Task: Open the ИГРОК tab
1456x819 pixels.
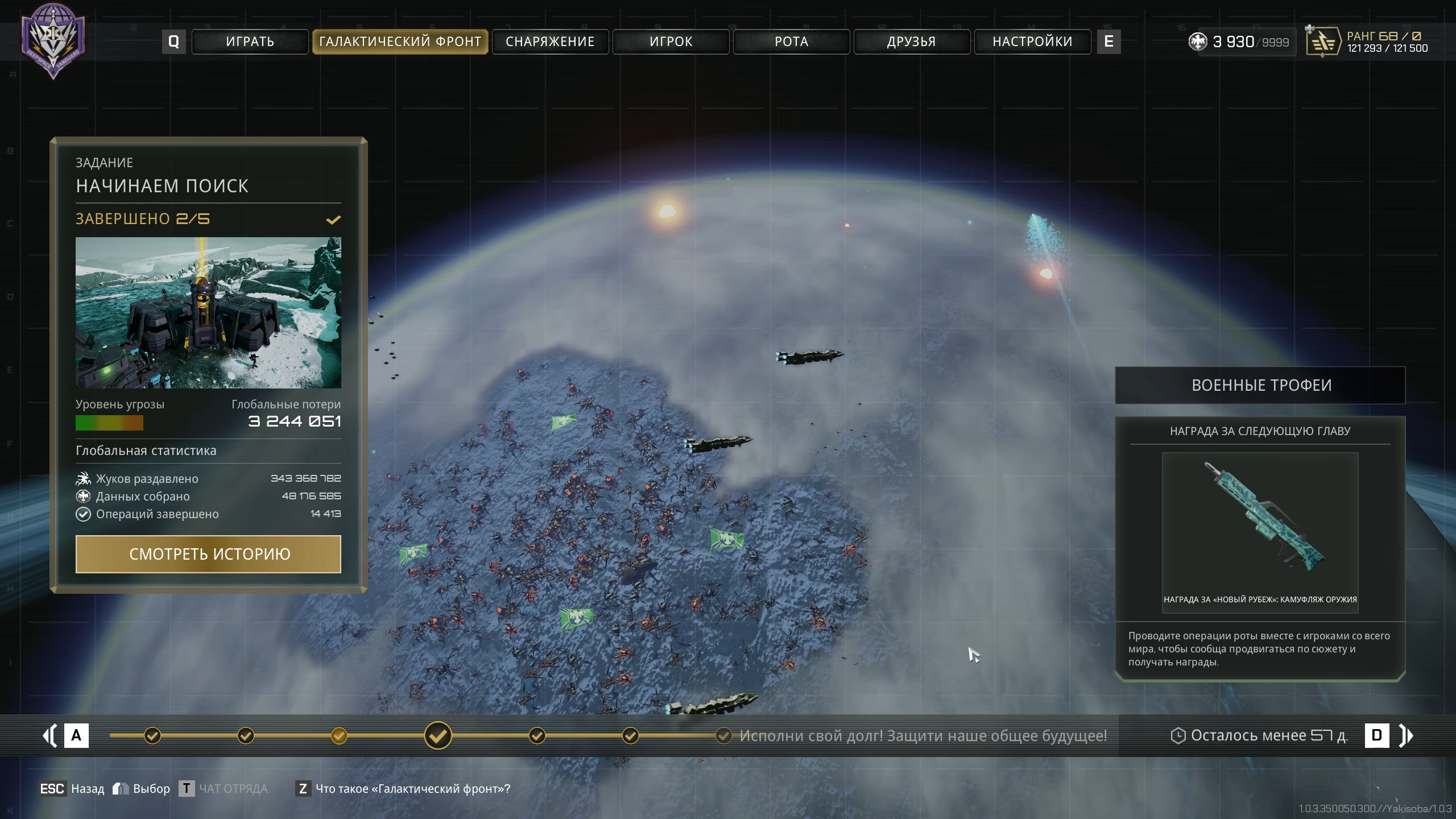Action: 671,42
